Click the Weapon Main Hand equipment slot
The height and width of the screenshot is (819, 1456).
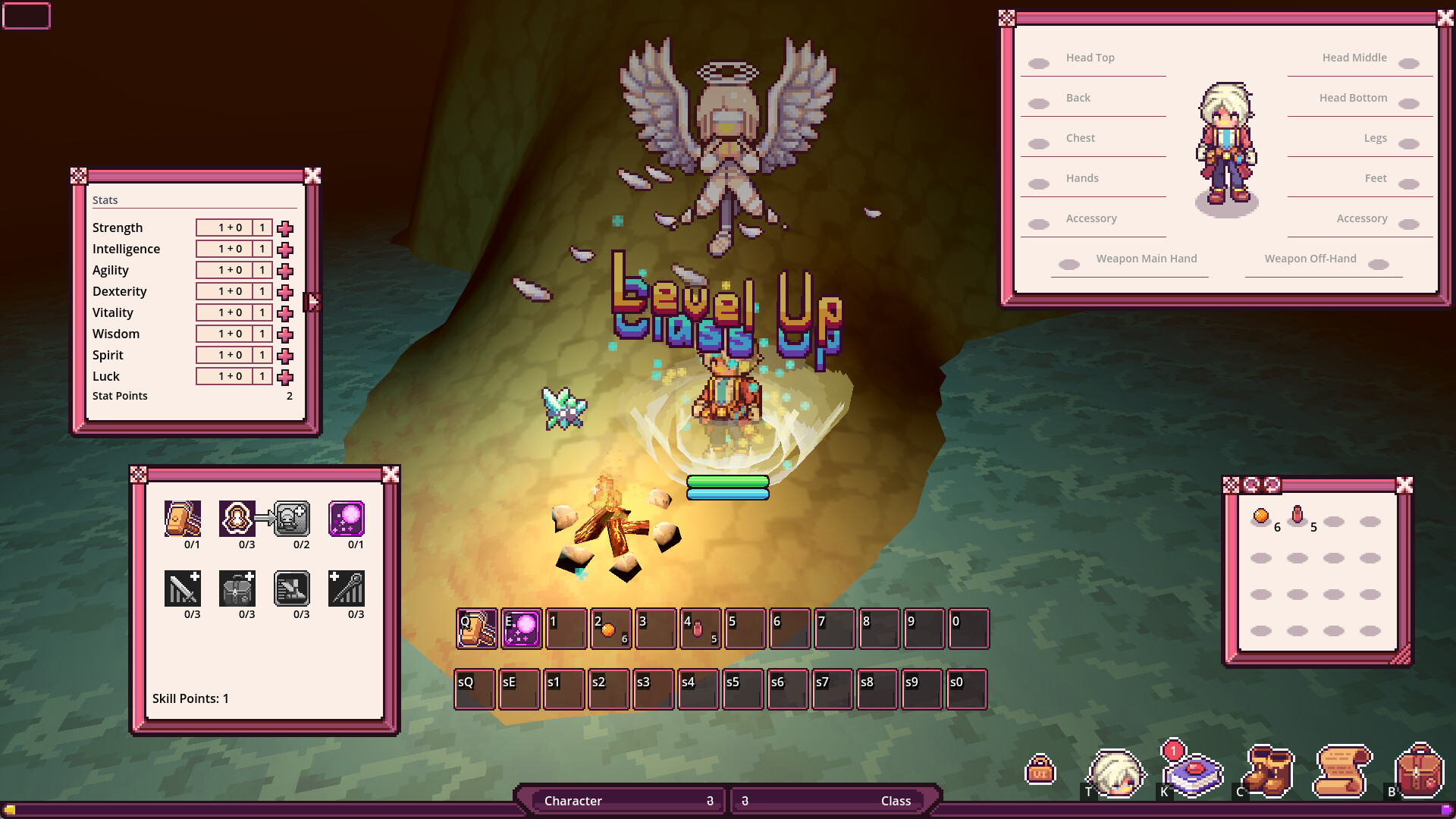pyautogui.click(x=1069, y=263)
